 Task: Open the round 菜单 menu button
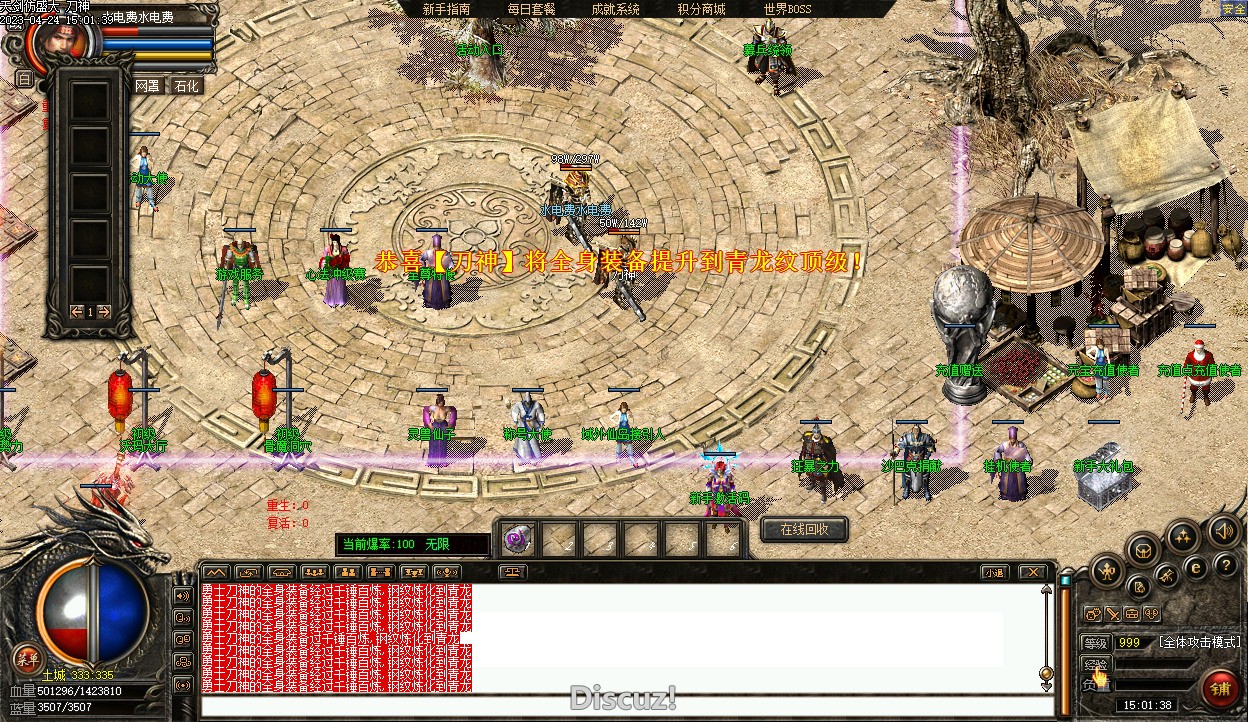[x=26, y=658]
